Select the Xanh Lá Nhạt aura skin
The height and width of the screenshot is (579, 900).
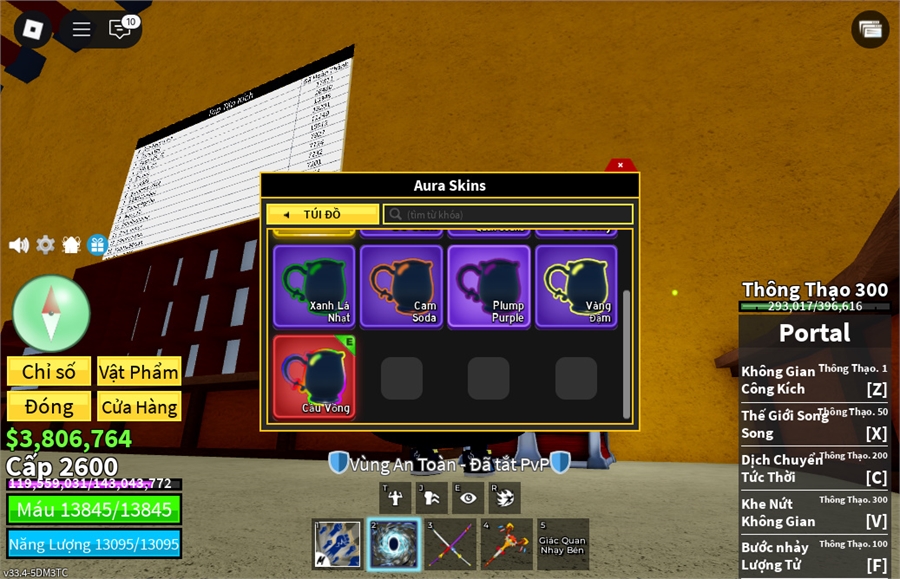click(x=314, y=286)
